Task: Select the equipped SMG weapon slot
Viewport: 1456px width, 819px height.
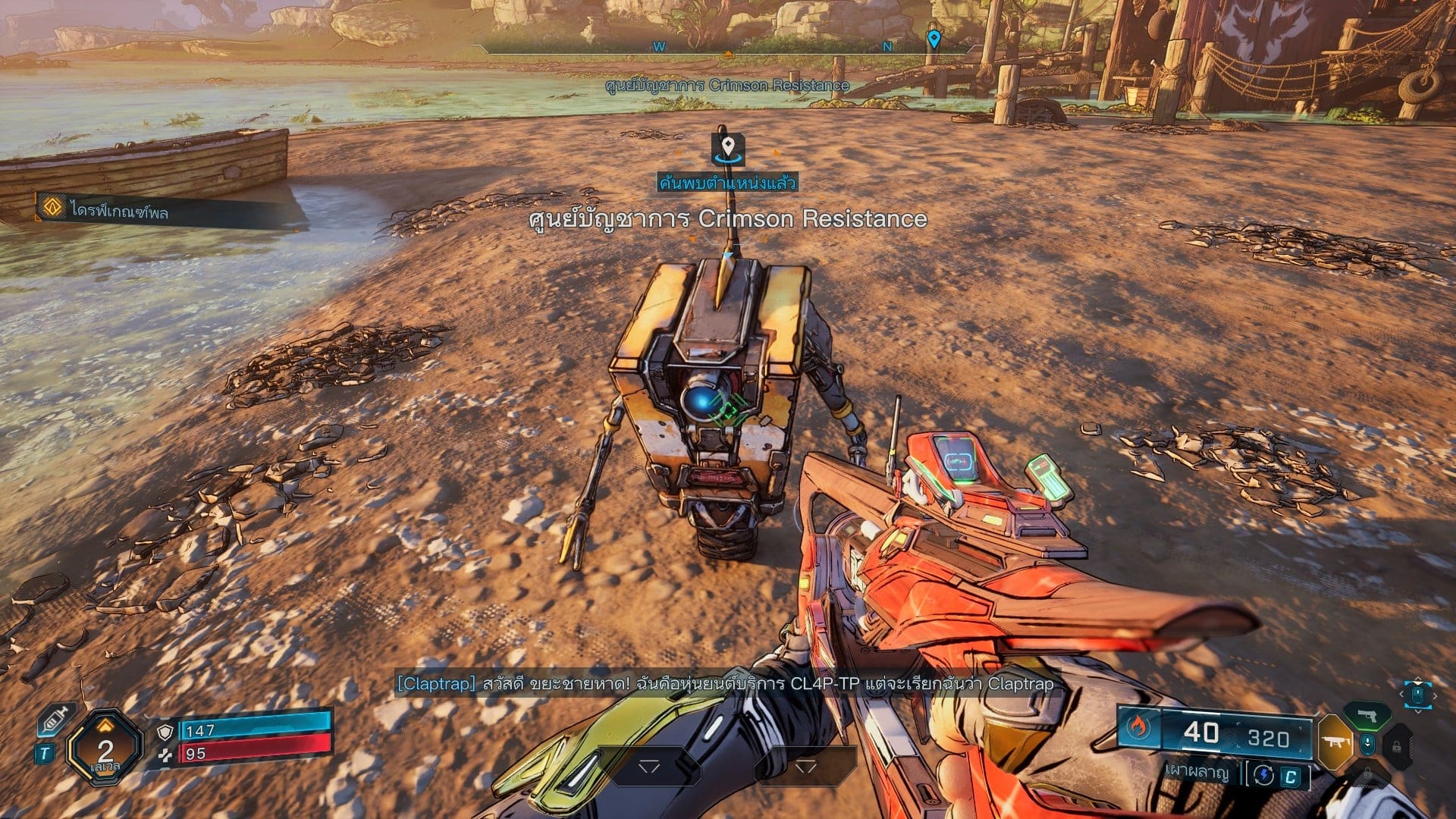Action: pos(1335,741)
